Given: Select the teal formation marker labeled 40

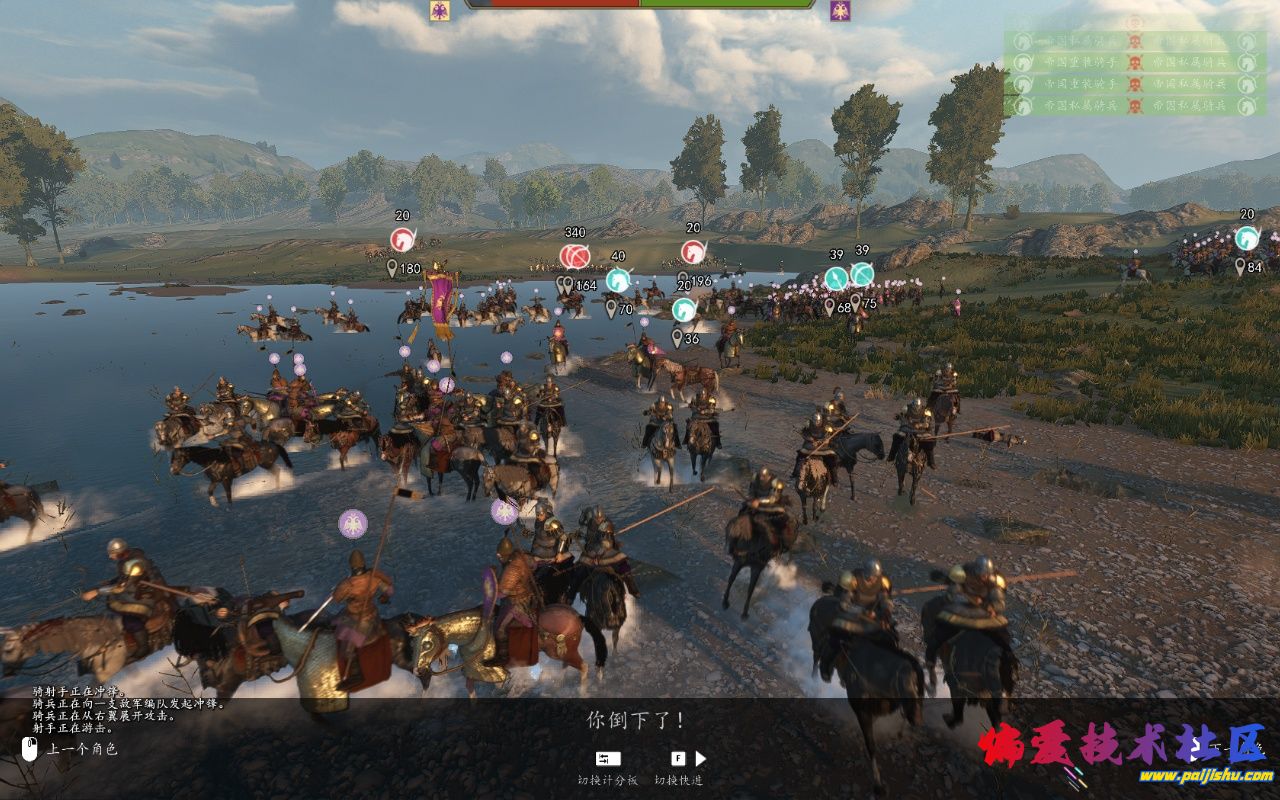Looking at the screenshot, I should point(618,280).
